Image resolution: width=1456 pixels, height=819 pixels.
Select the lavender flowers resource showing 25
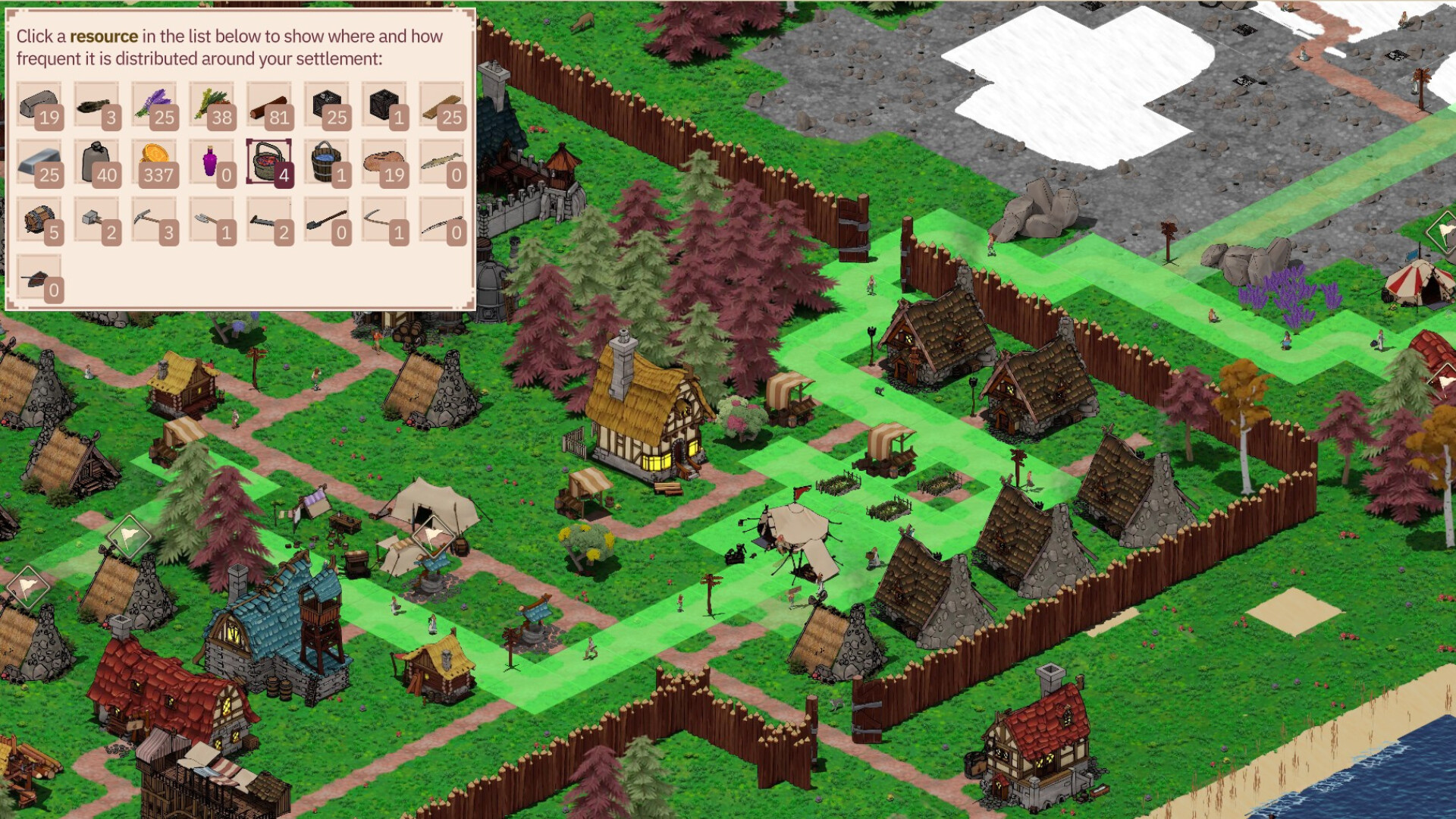coord(155,106)
